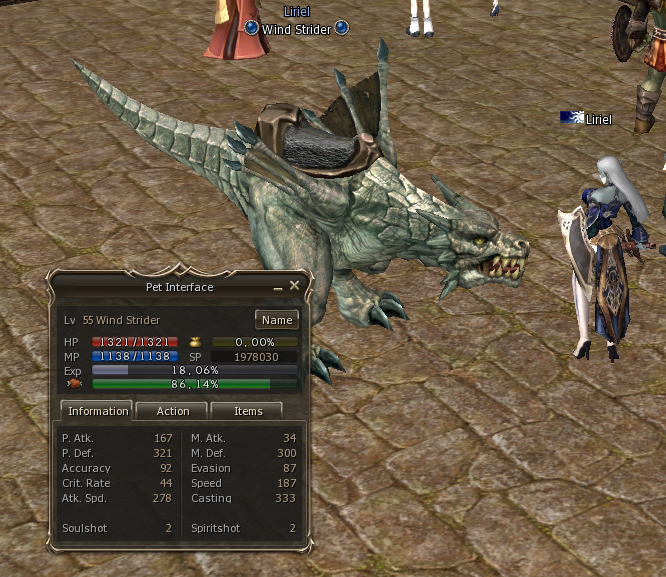666x577 pixels.
Task: Open the pet Action tab
Action: (x=172, y=411)
